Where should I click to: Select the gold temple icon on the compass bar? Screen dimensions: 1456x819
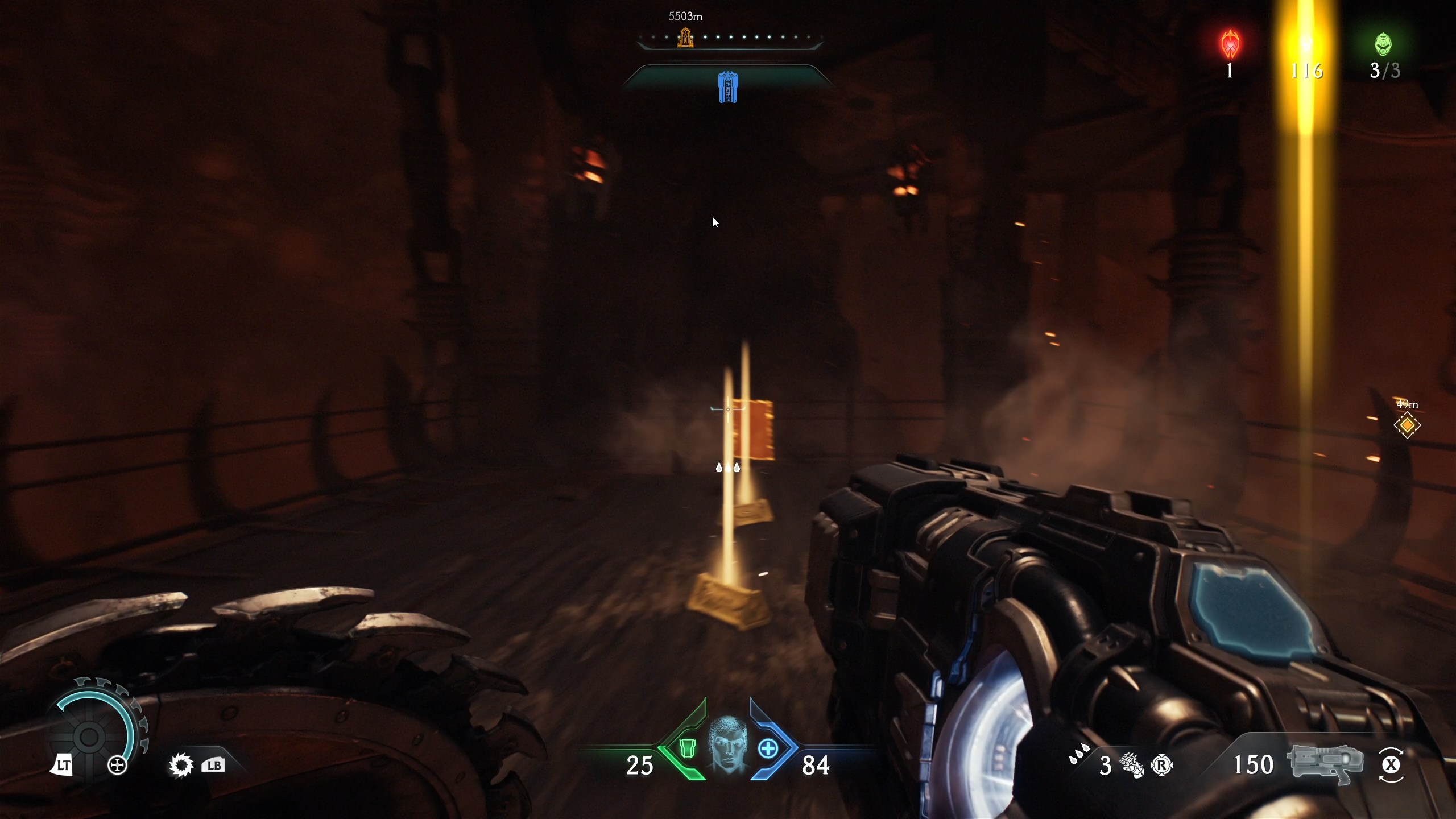coord(685,39)
